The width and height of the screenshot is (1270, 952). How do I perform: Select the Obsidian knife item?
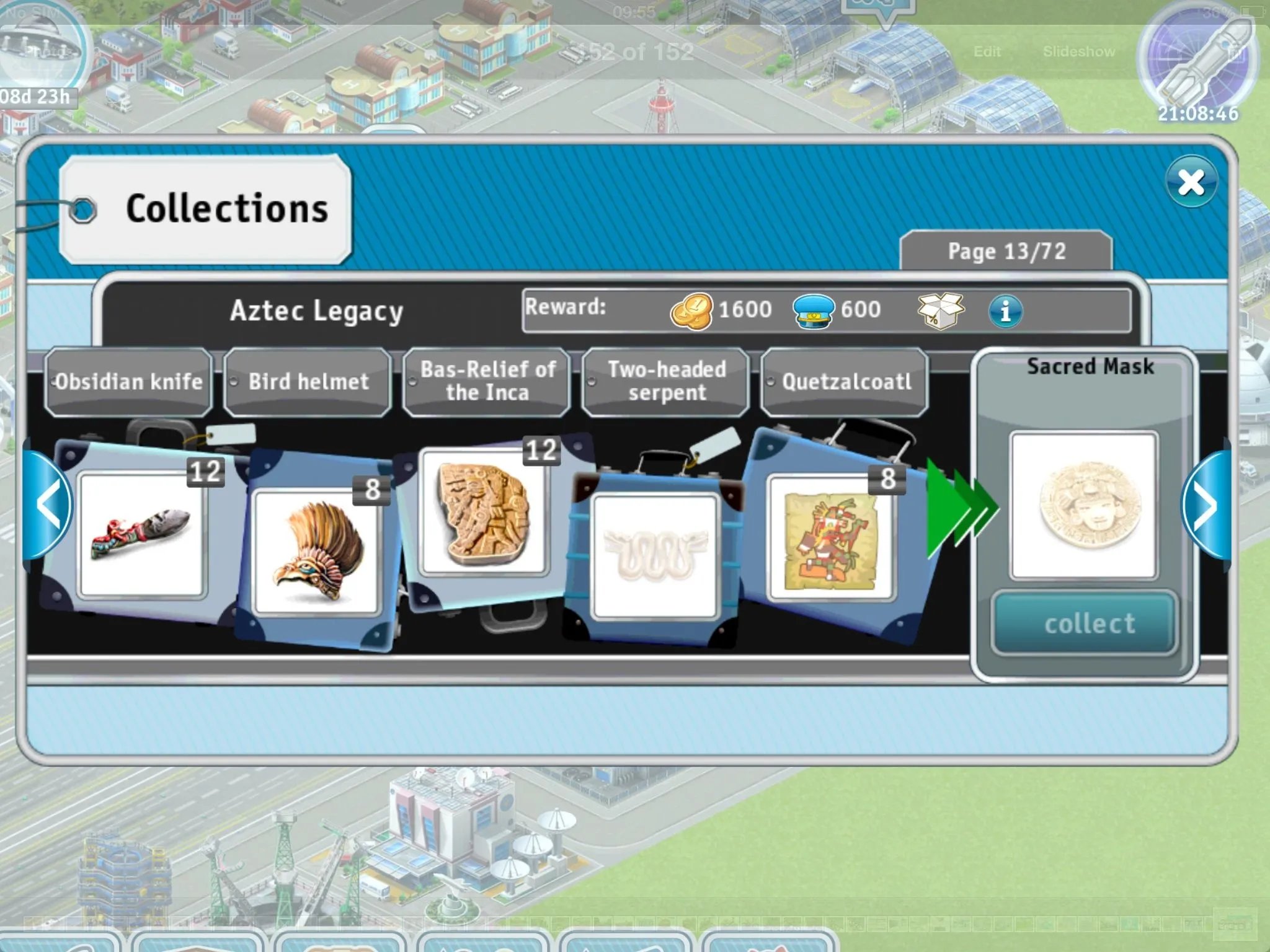[142, 534]
